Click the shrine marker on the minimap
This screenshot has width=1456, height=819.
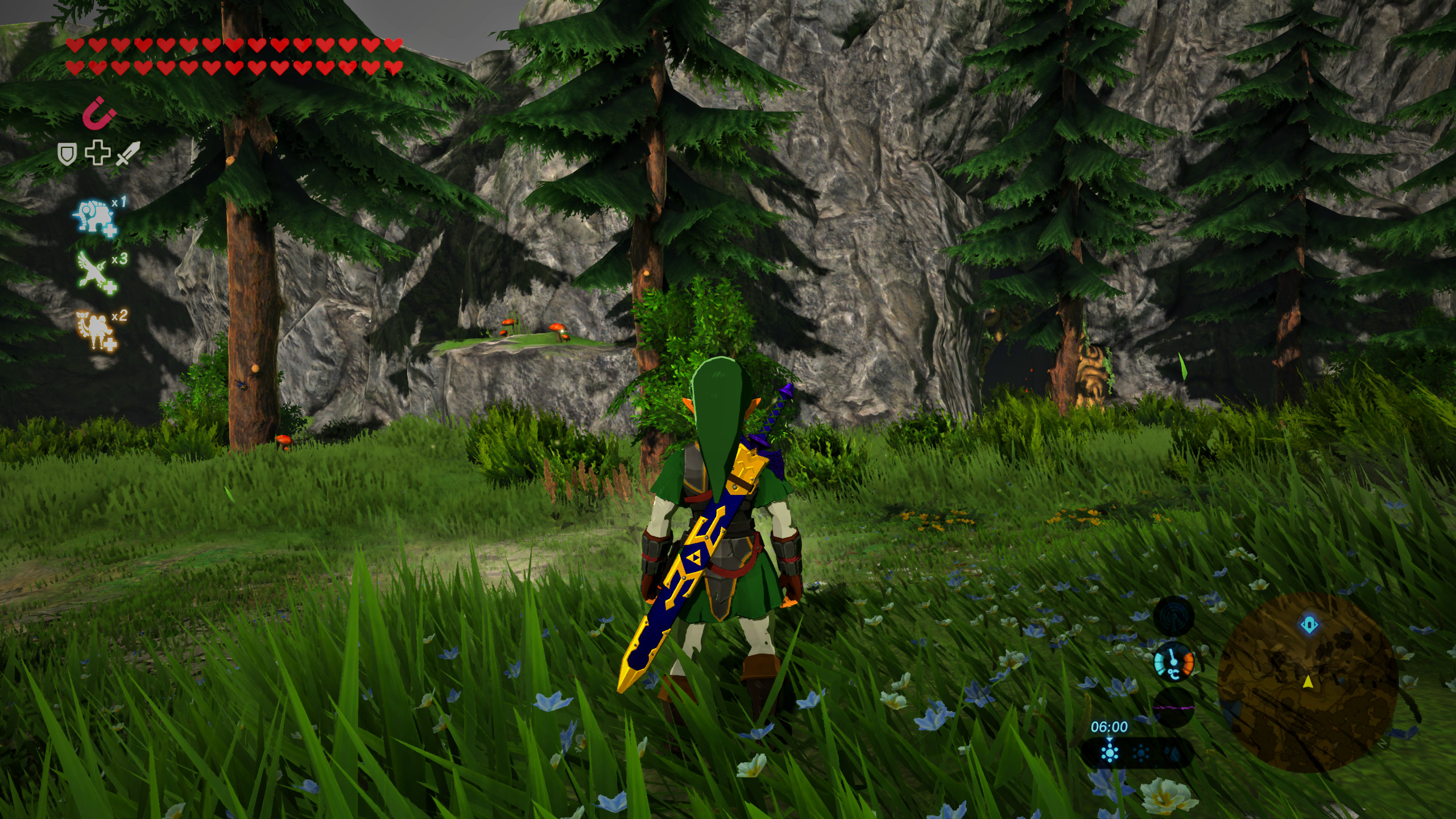tap(1309, 624)
